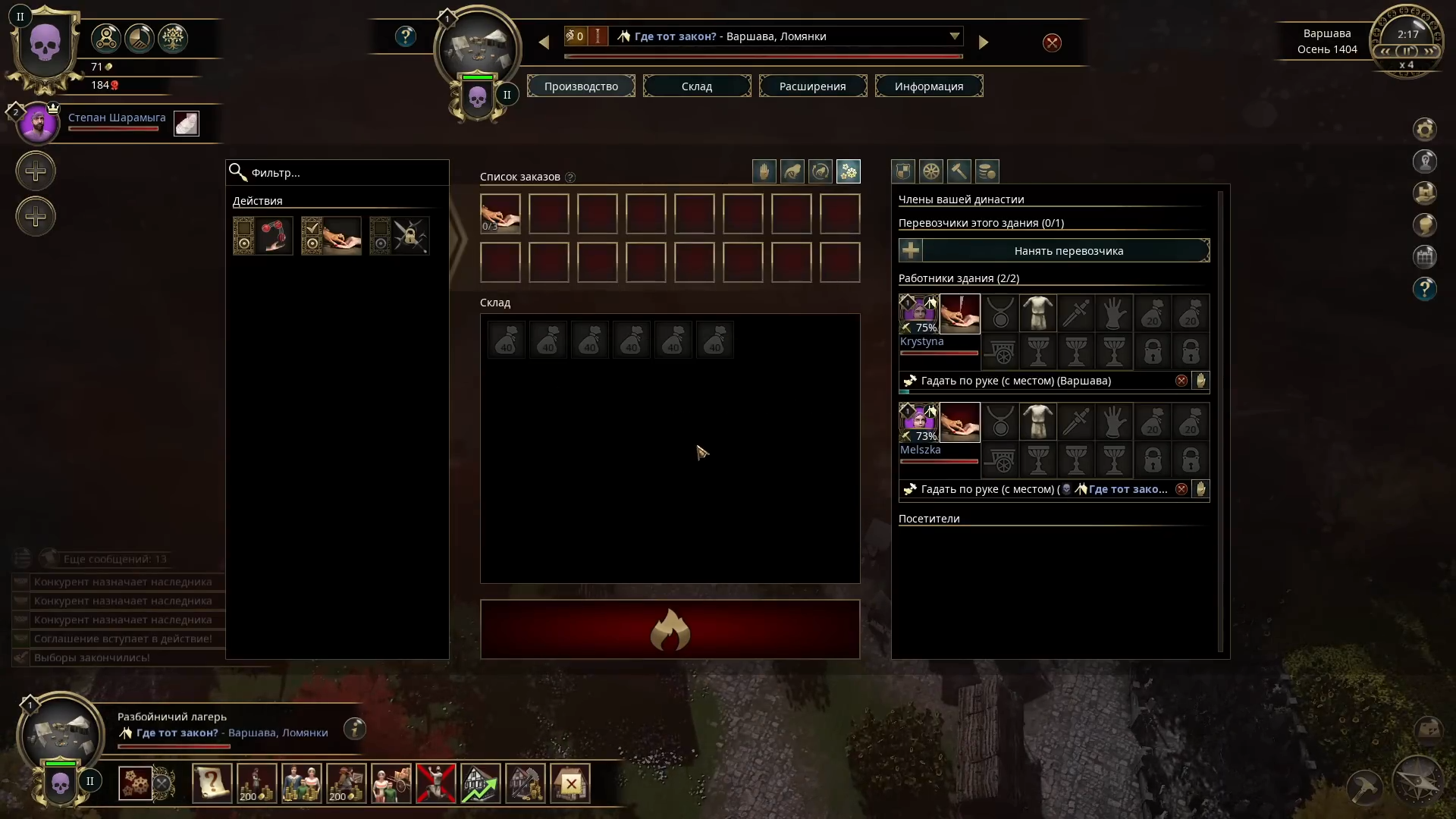Open the gear settings icon
1456x819 pixels.
1424,130
